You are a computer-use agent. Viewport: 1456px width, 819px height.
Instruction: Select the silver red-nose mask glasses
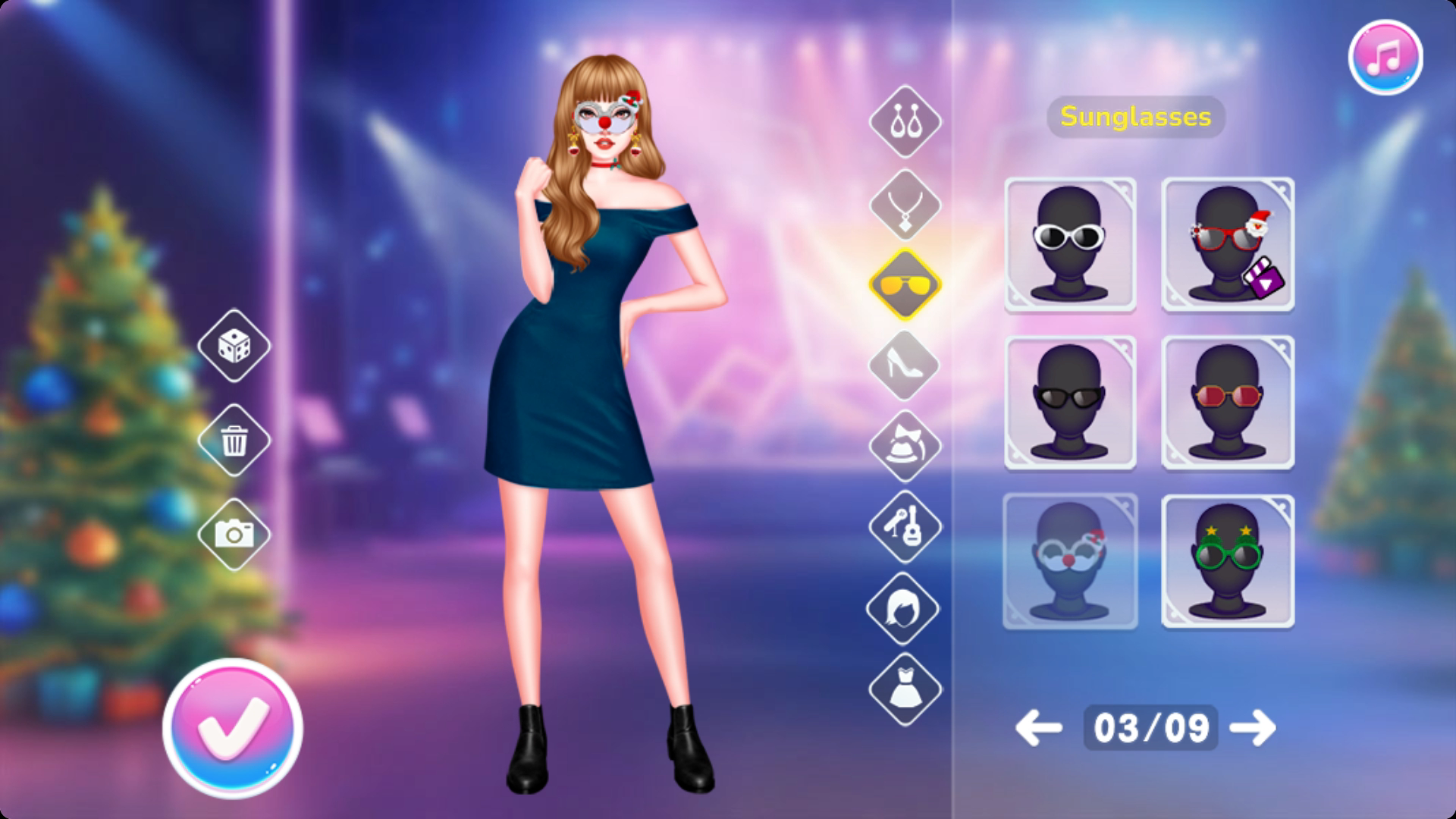click(x=1070, y=561)
